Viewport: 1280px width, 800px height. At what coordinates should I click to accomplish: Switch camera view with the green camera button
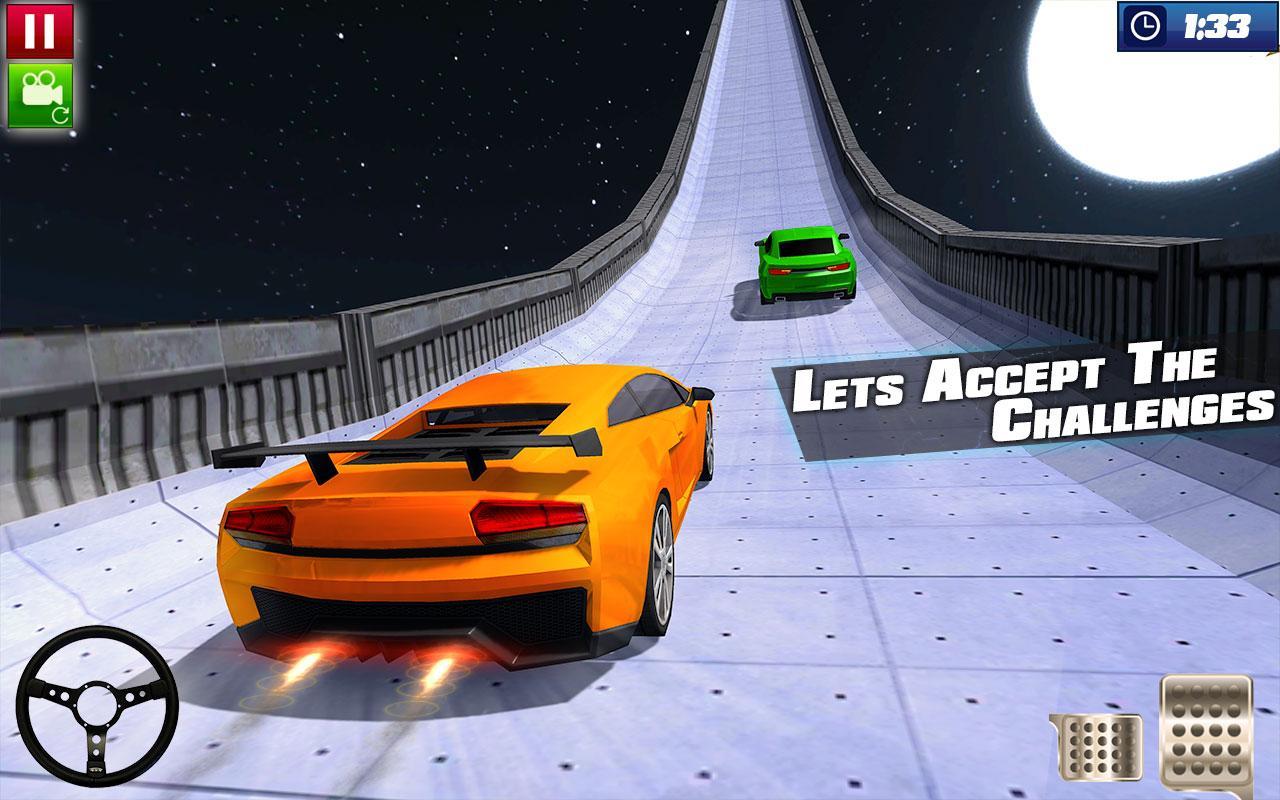[40, 95]
